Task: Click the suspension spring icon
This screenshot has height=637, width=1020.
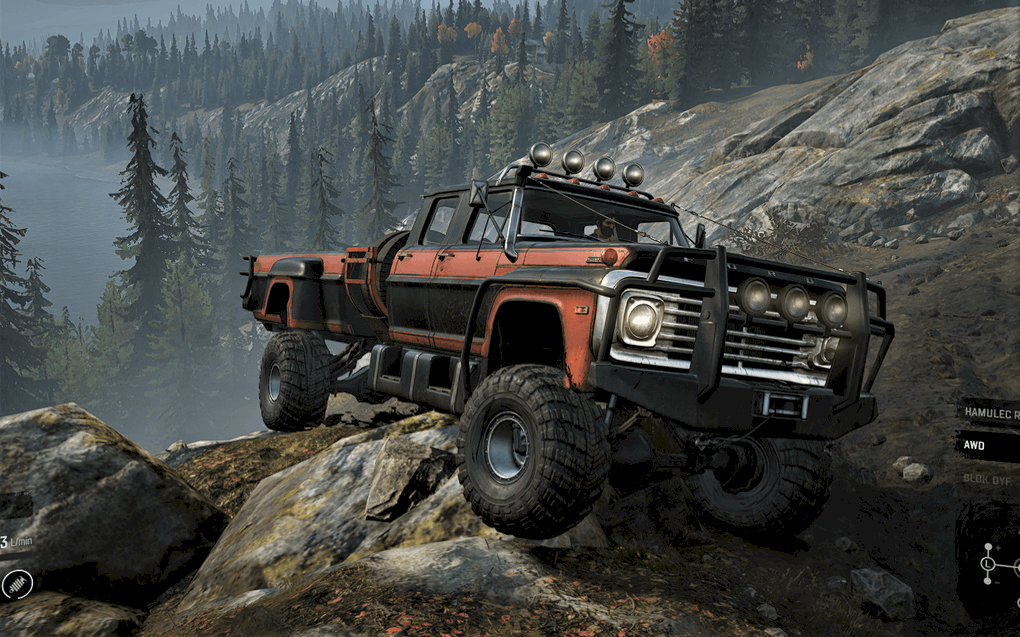Action: pos(16,584)
